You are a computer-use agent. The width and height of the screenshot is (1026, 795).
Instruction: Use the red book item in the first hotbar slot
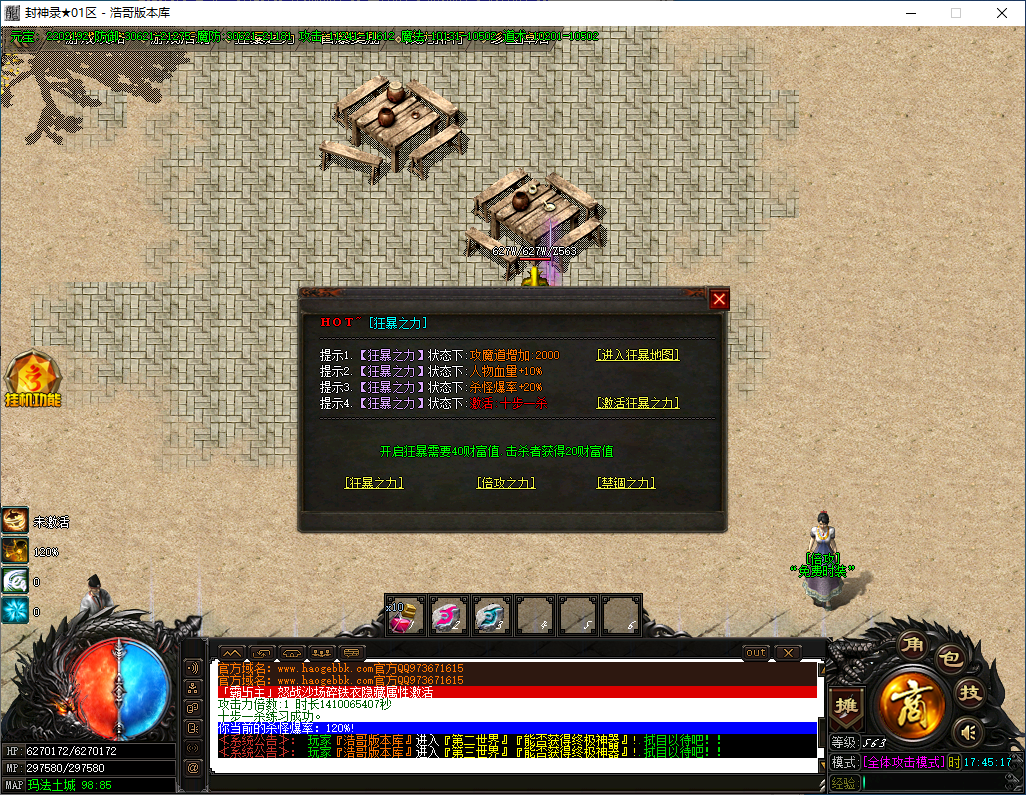coord(406,616)
